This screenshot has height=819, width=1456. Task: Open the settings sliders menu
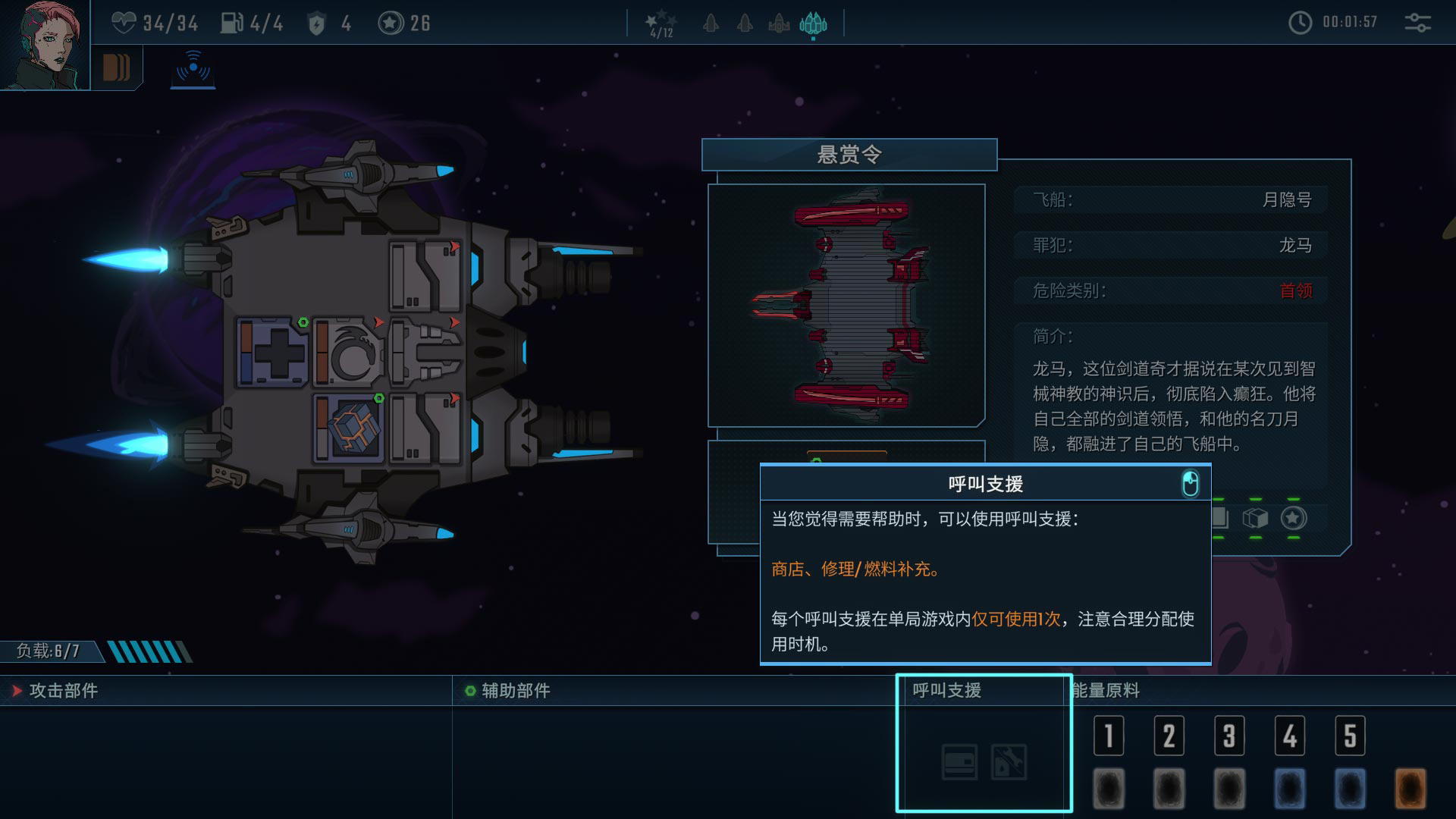tap(1417, 23)
